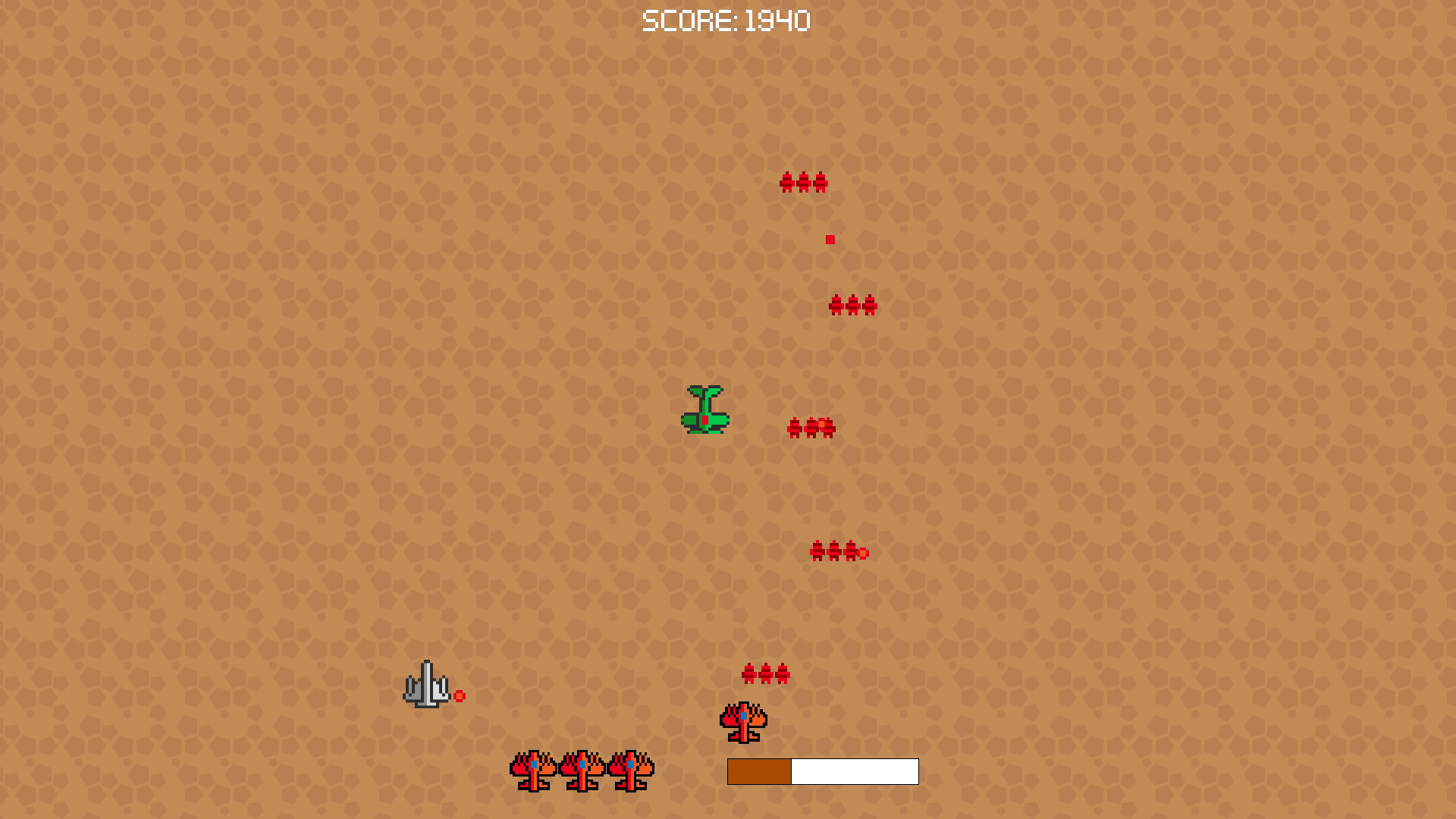
Task: Select the orange-centered enemy in the middle squad
Action: pos(825,426)
